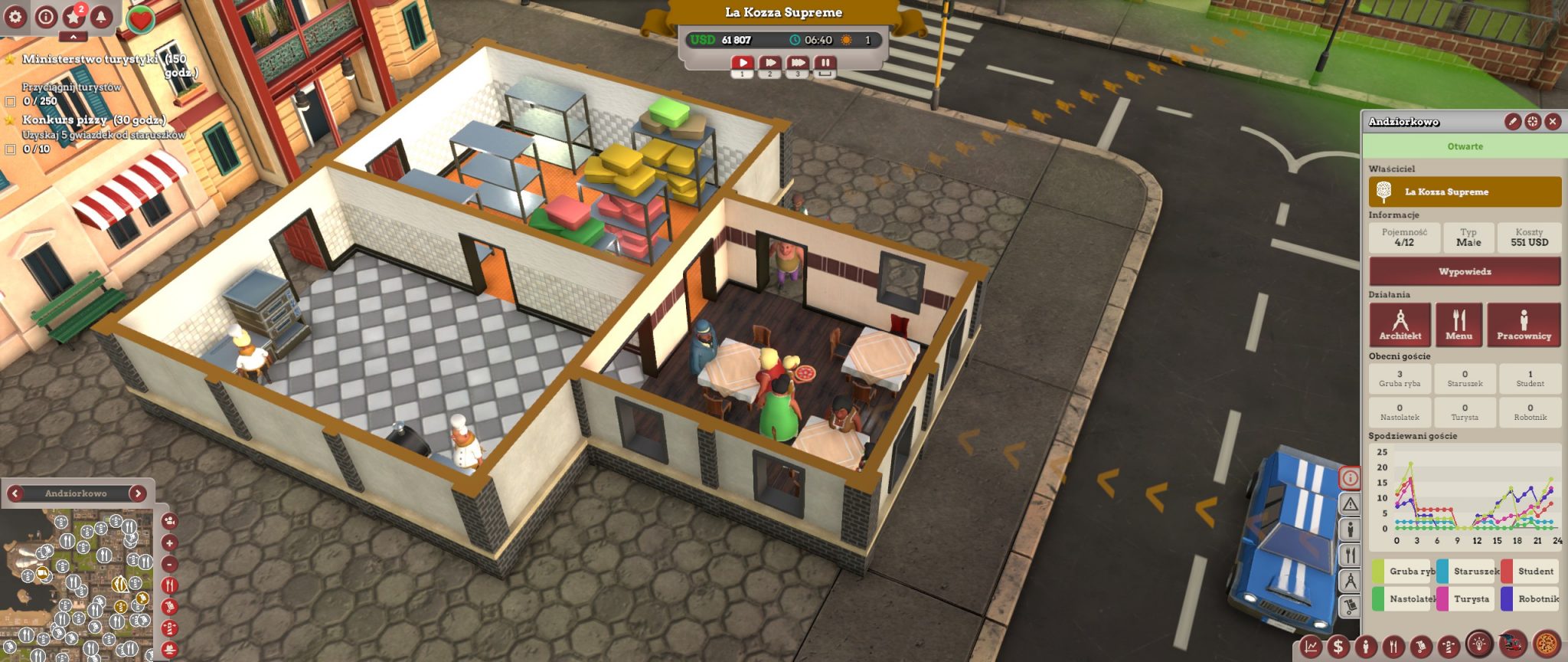Select the La Kozza Supreme owner bar
This screenshot has width=1568, height=662.
pyautogui.click(x=1464, y=192)
